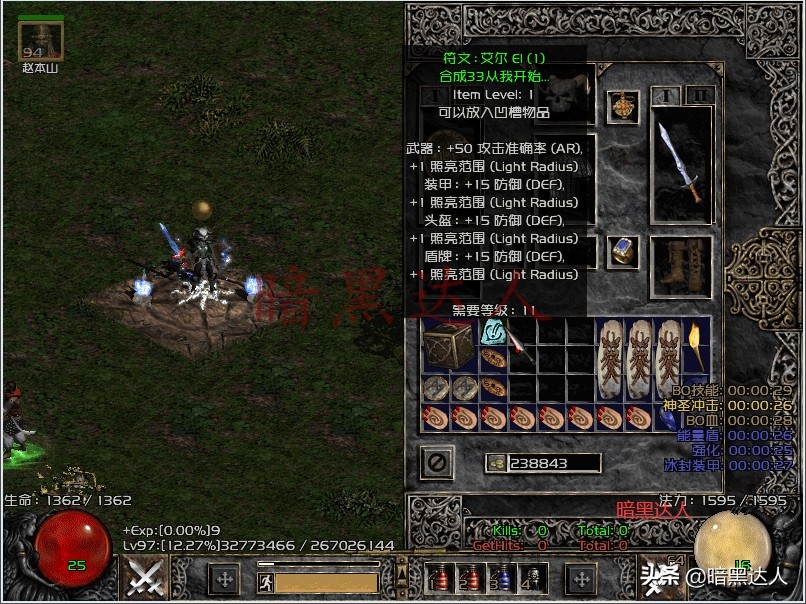Viewport: 806px width, 604px height.
Task: Click the equipped amulet slot
Action: (623, 106)
